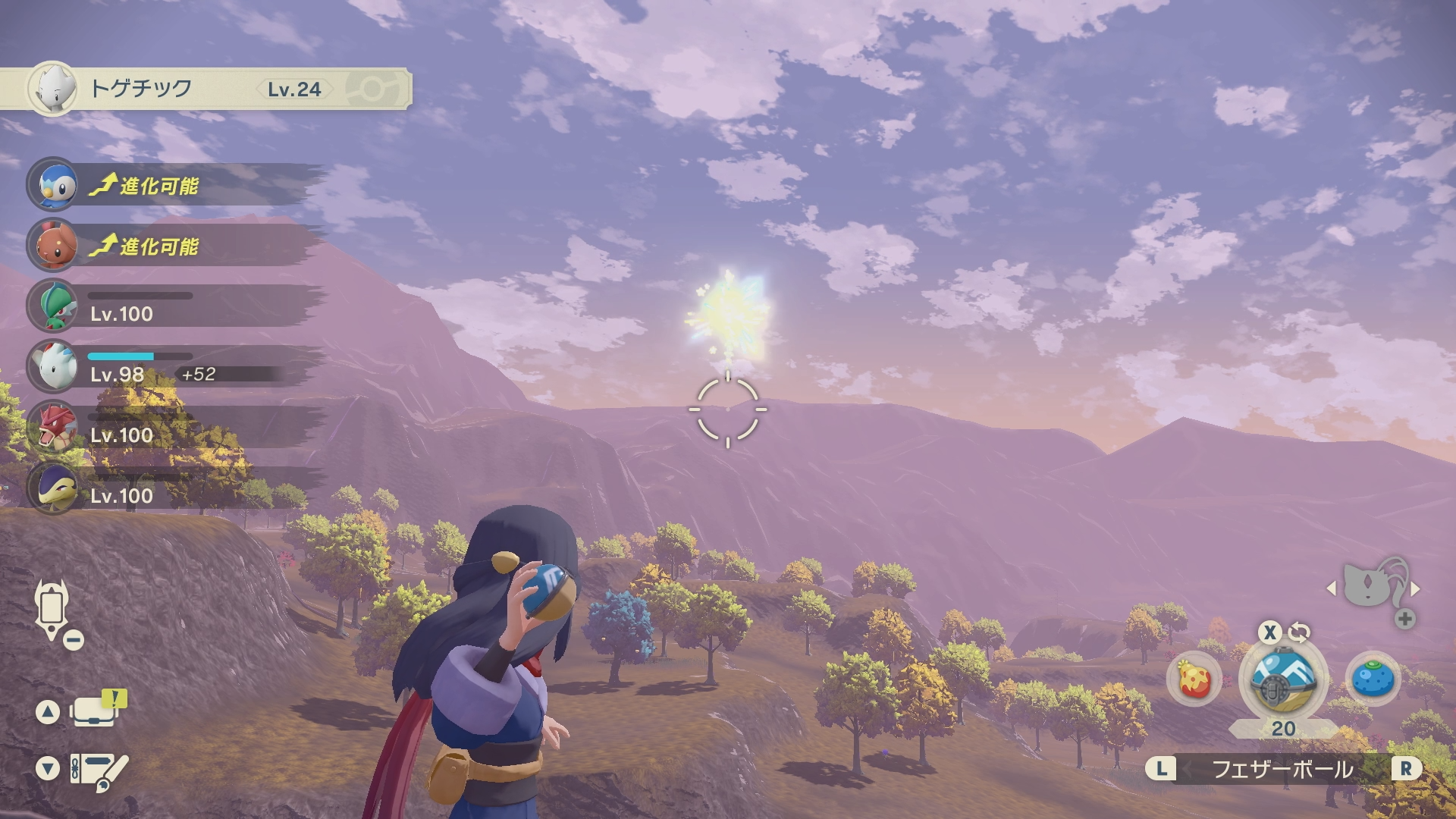Select the ride Pokemon silhouette icon
1456x819 pixels.
[x=1373, y=585]
